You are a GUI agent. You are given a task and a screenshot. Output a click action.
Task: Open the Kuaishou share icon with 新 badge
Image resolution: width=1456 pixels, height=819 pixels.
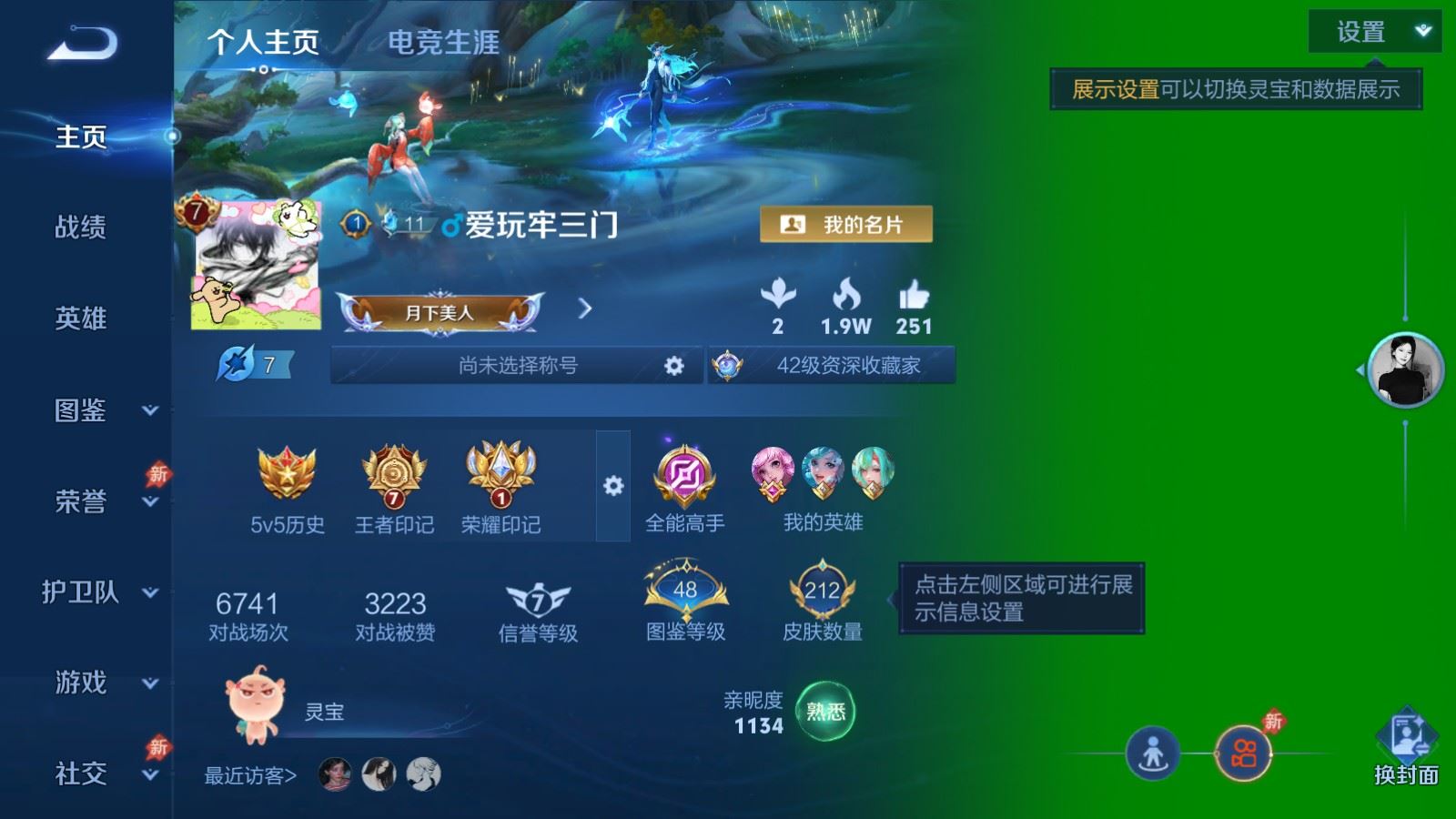coord(1246,753)
